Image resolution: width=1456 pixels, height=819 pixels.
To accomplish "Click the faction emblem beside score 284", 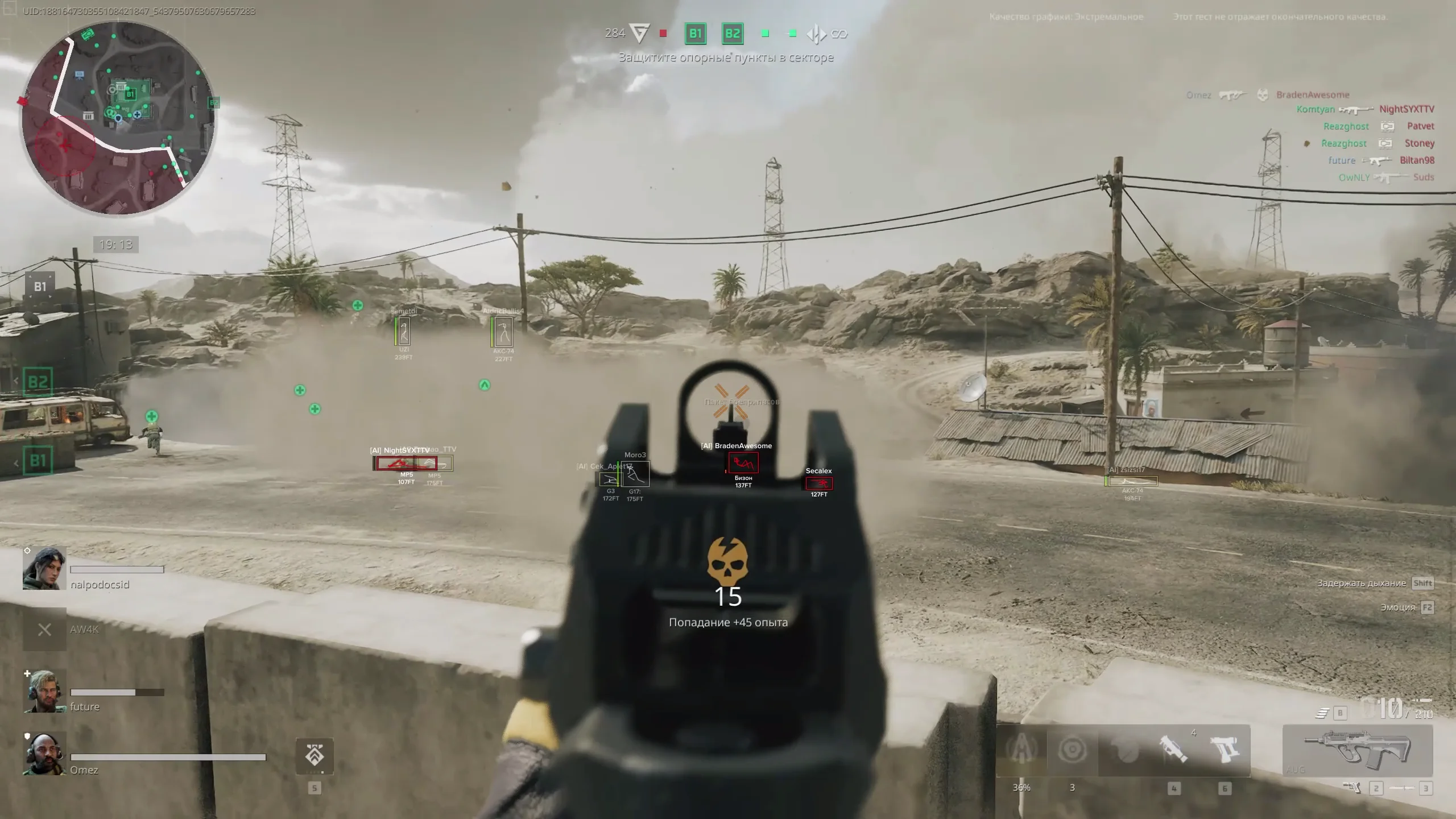I will [640, 33].
